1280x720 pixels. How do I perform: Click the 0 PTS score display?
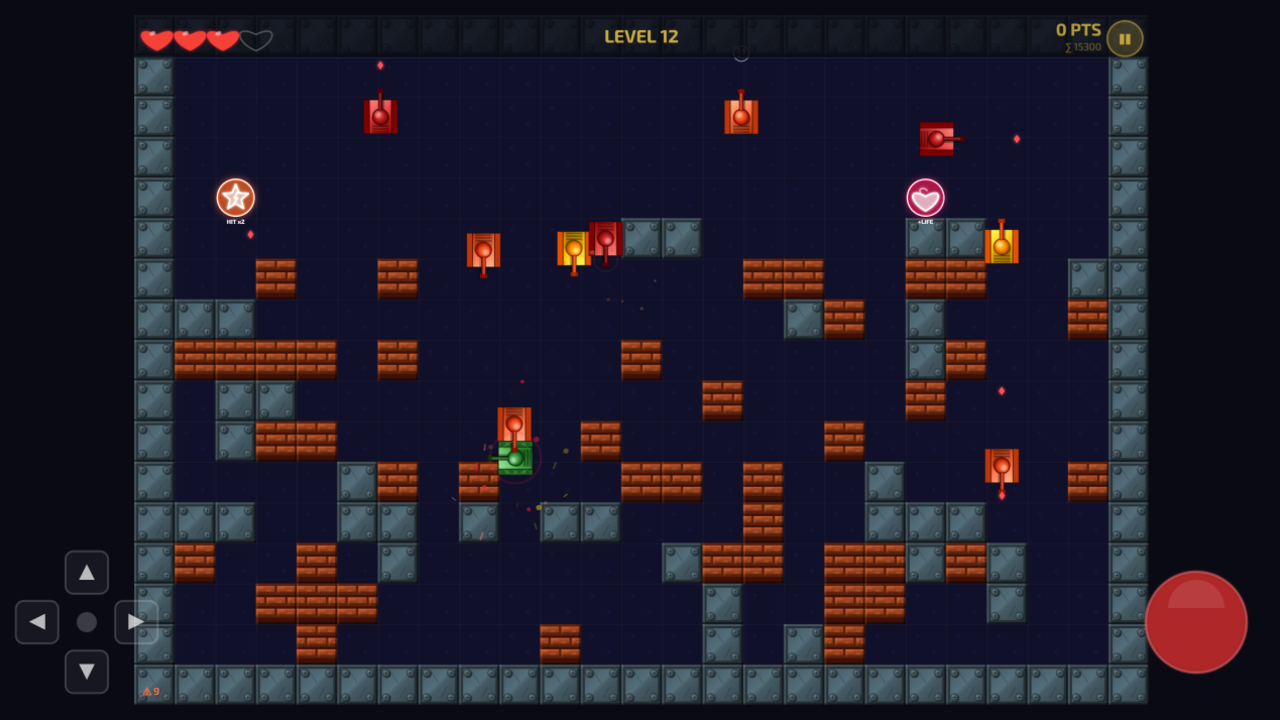(1077, 29)
